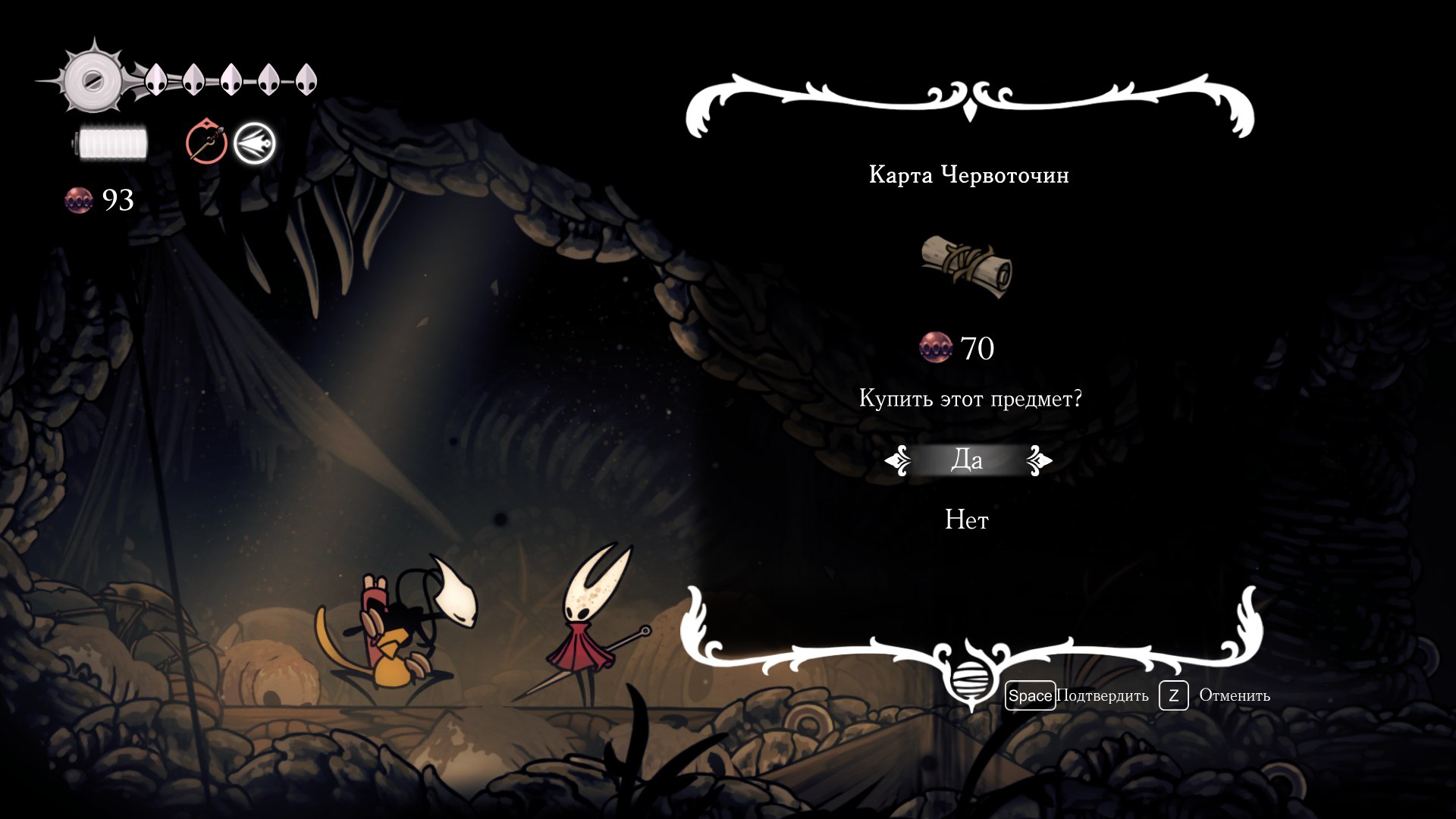1456x819 pixels.
Task: Decline purchase by choosing Нет
Action: pyautogui.click(x=967, y=520)
